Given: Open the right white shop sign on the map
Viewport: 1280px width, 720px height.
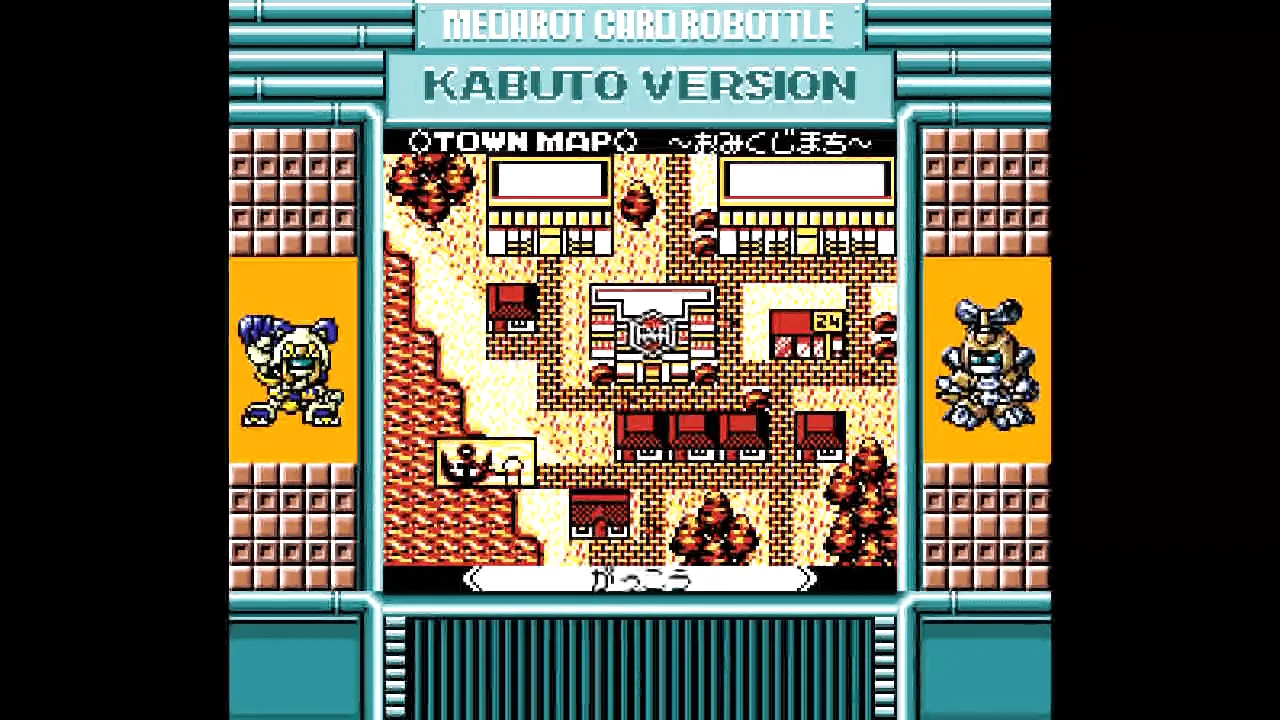Looking at the screenshot, I should click(806, 180).
